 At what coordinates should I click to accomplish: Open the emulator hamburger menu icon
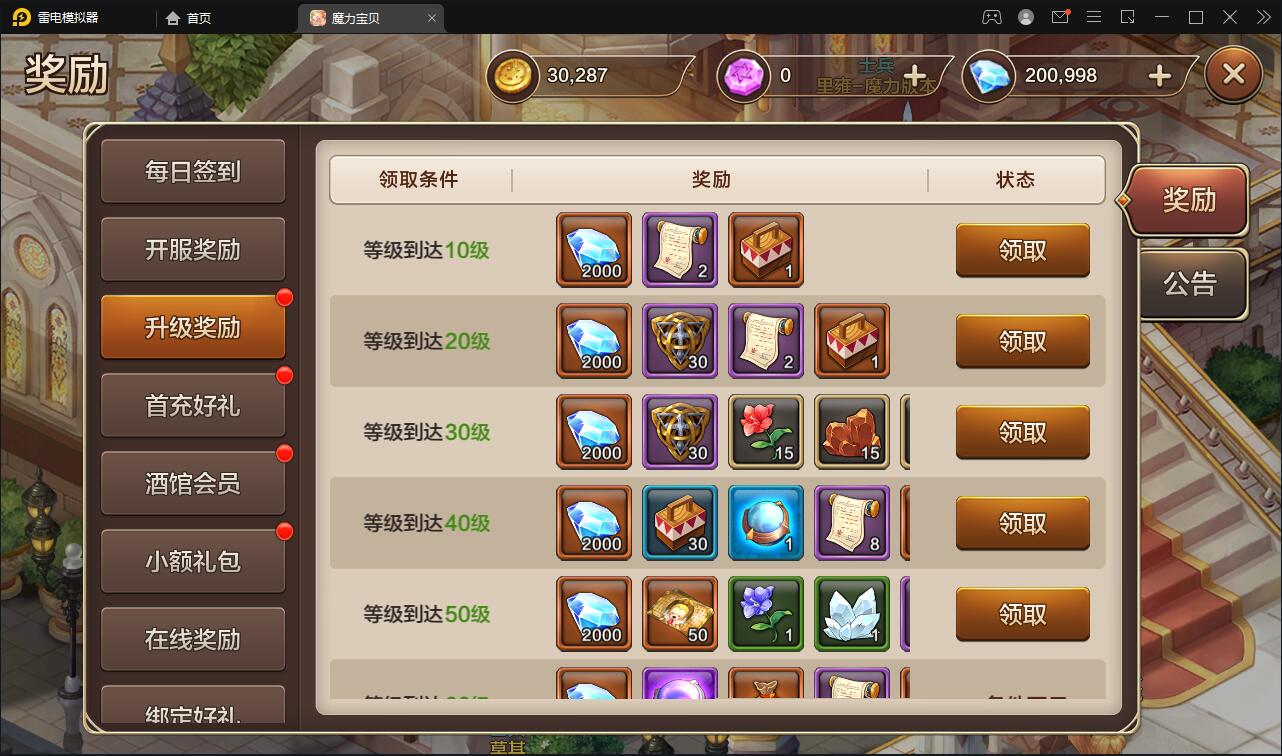[x=1096, y=17]
